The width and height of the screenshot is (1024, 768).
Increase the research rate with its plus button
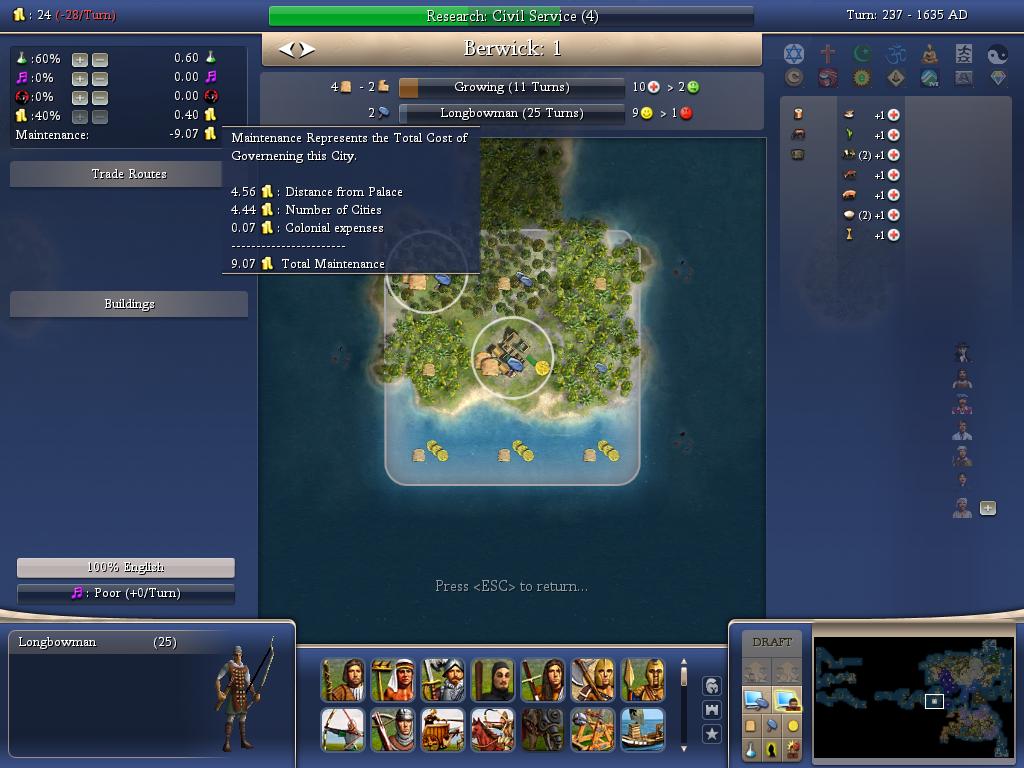click(x=80, y=59)
